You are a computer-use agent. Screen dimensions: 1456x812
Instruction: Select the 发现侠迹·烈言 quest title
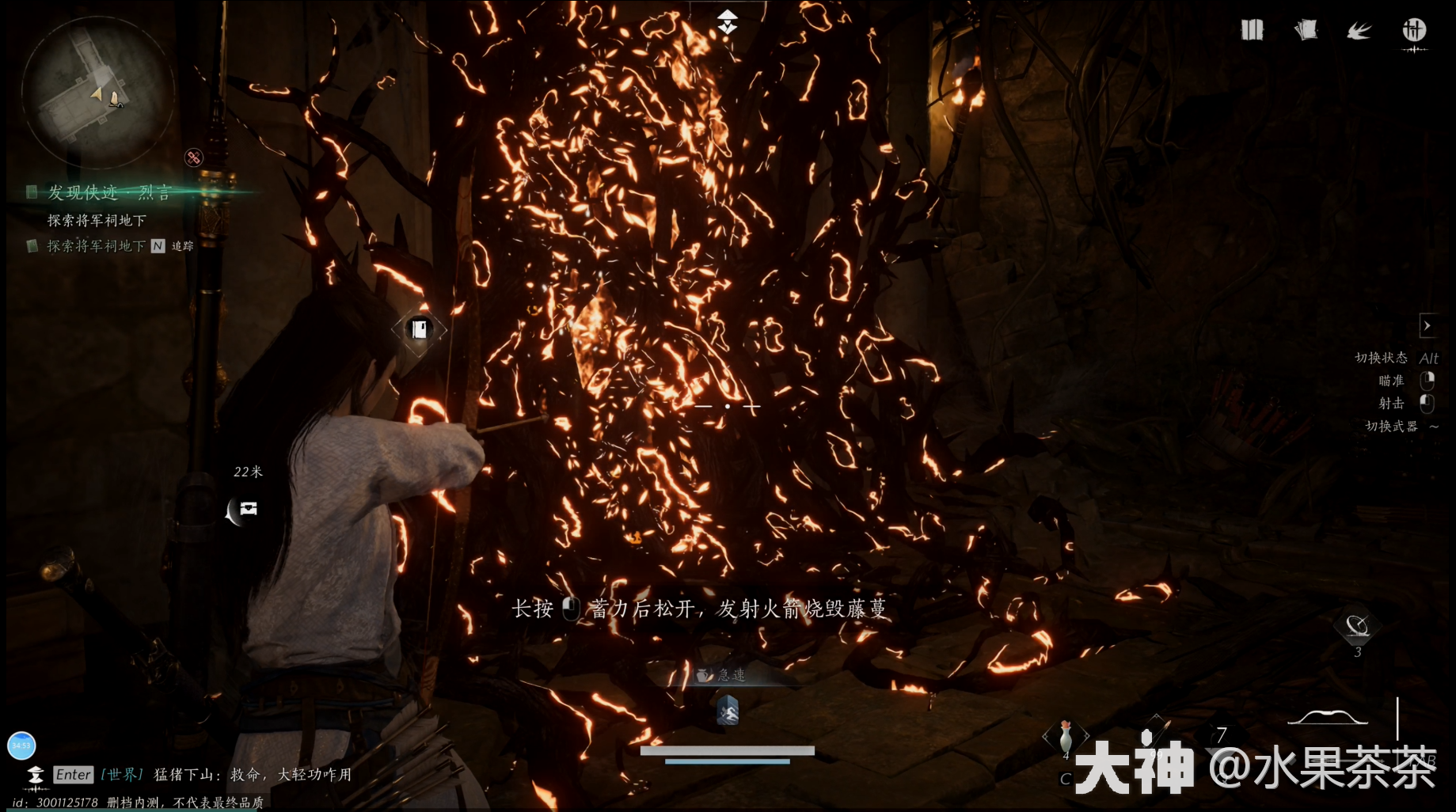pyautogui.click(x=108, y=192)
